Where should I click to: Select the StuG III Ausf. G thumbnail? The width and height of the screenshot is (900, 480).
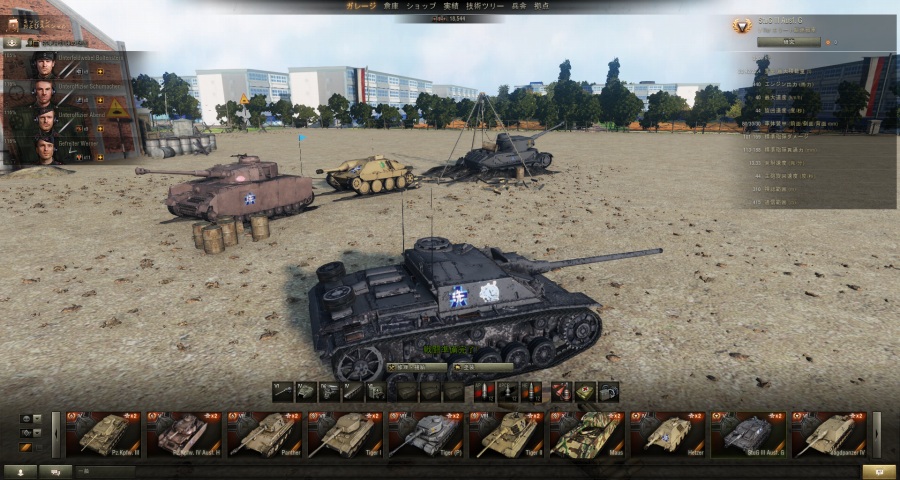(747, 434)
